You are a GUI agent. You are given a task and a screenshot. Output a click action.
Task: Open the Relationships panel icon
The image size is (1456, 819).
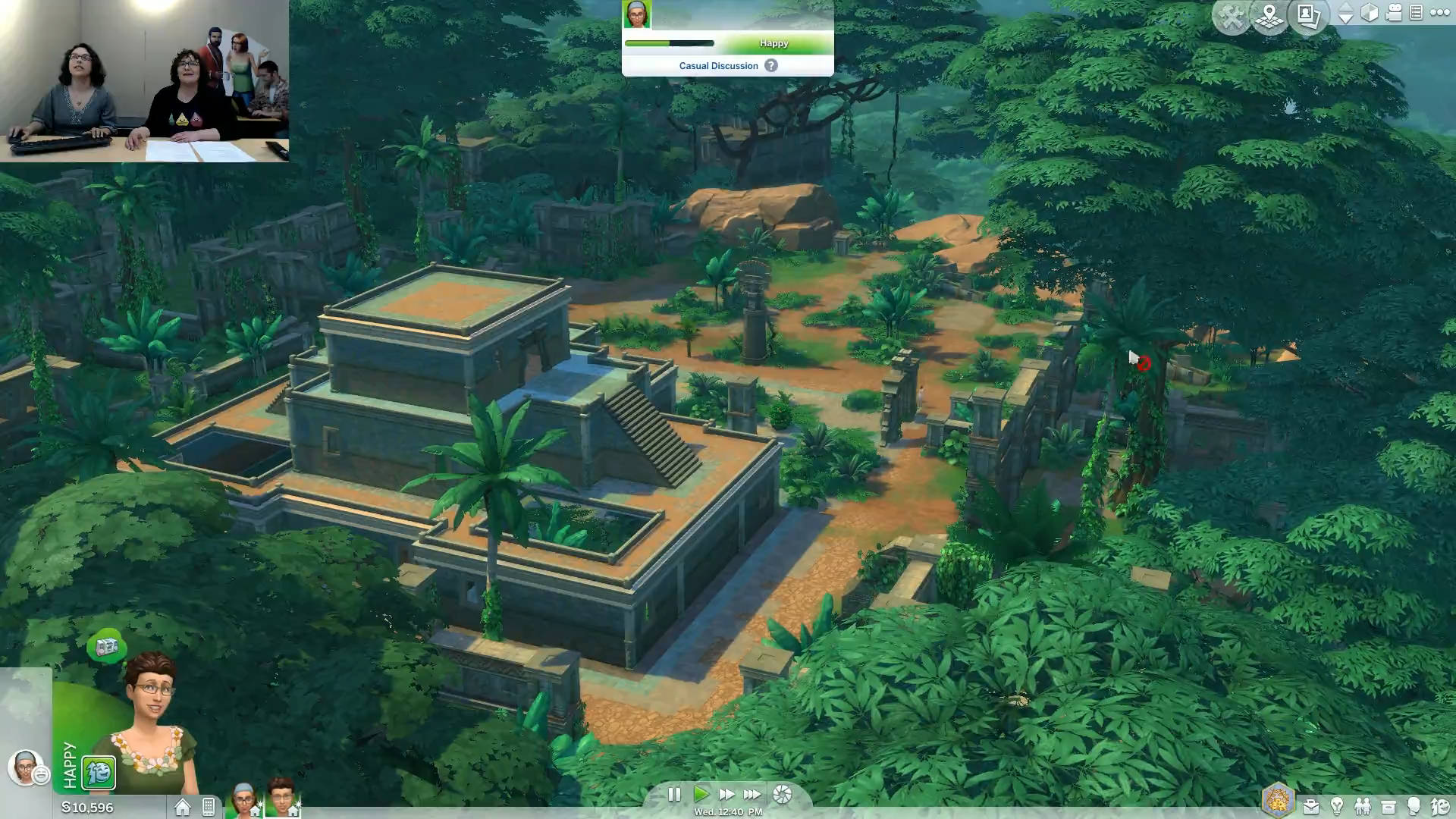point(1364,805)
